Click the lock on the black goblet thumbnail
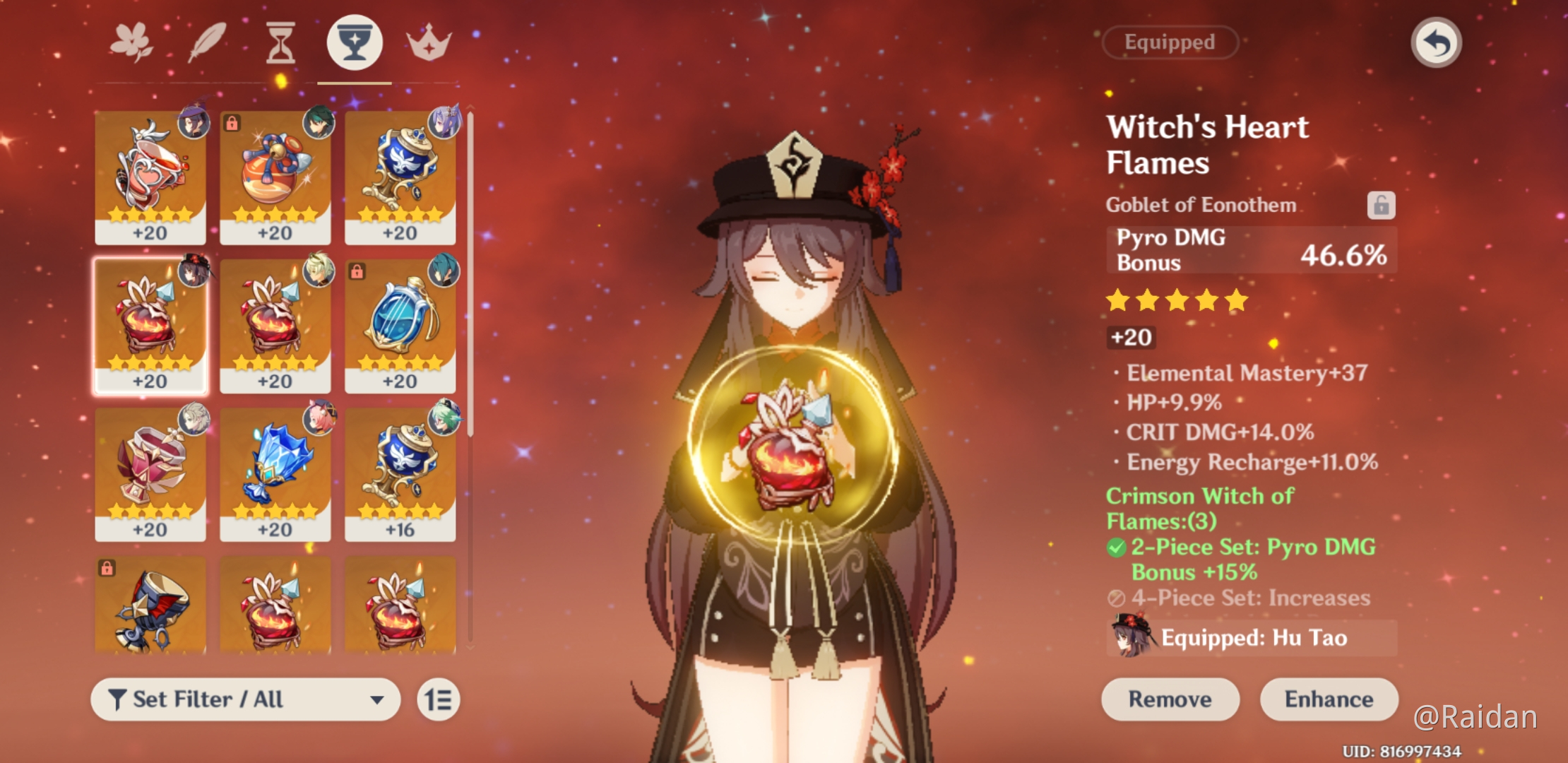Image resolution: width=1568 pixels, height=763 pixels. tap(109, 567)
